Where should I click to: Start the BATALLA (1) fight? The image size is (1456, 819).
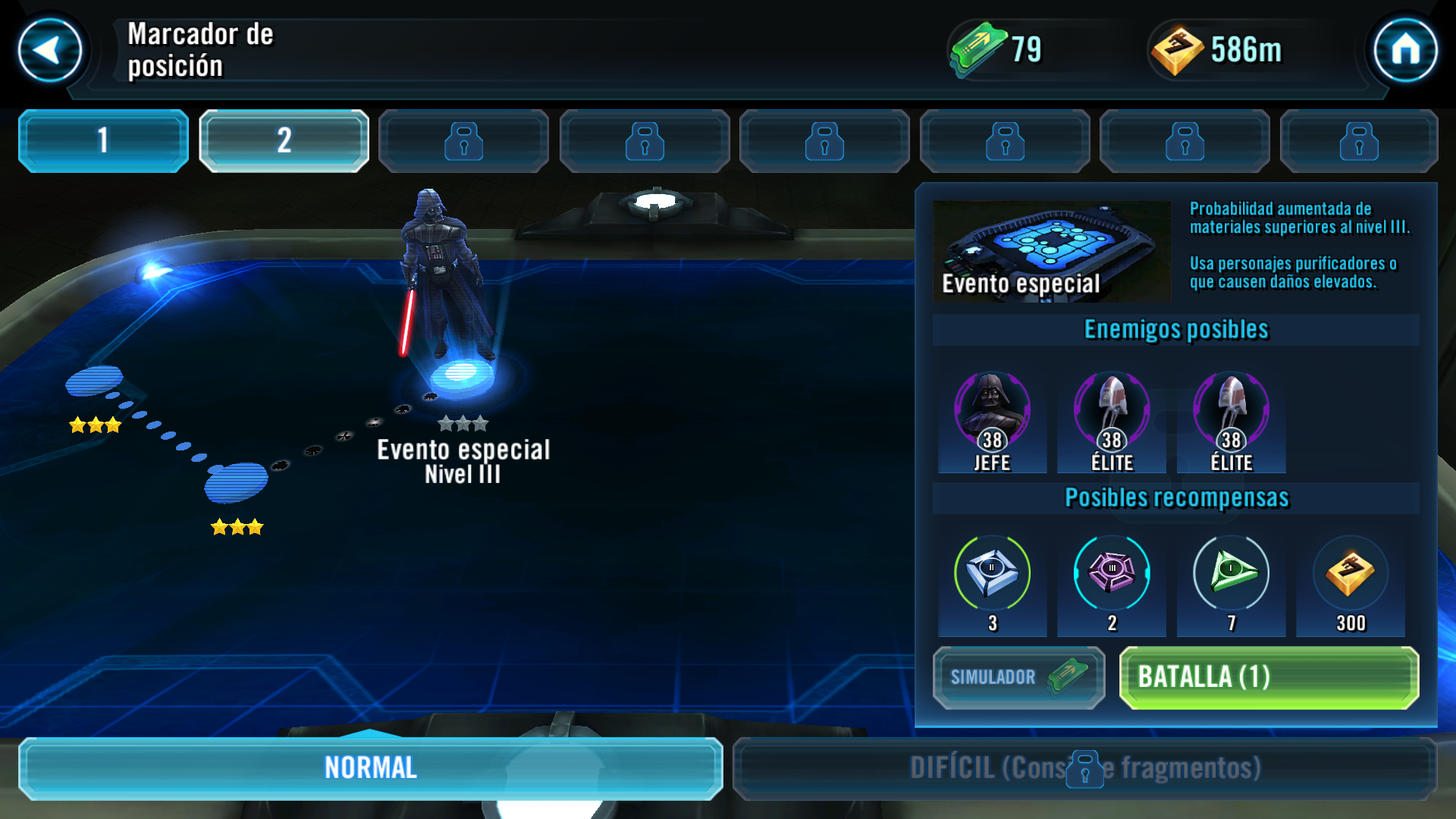(x=1269, y=677)
